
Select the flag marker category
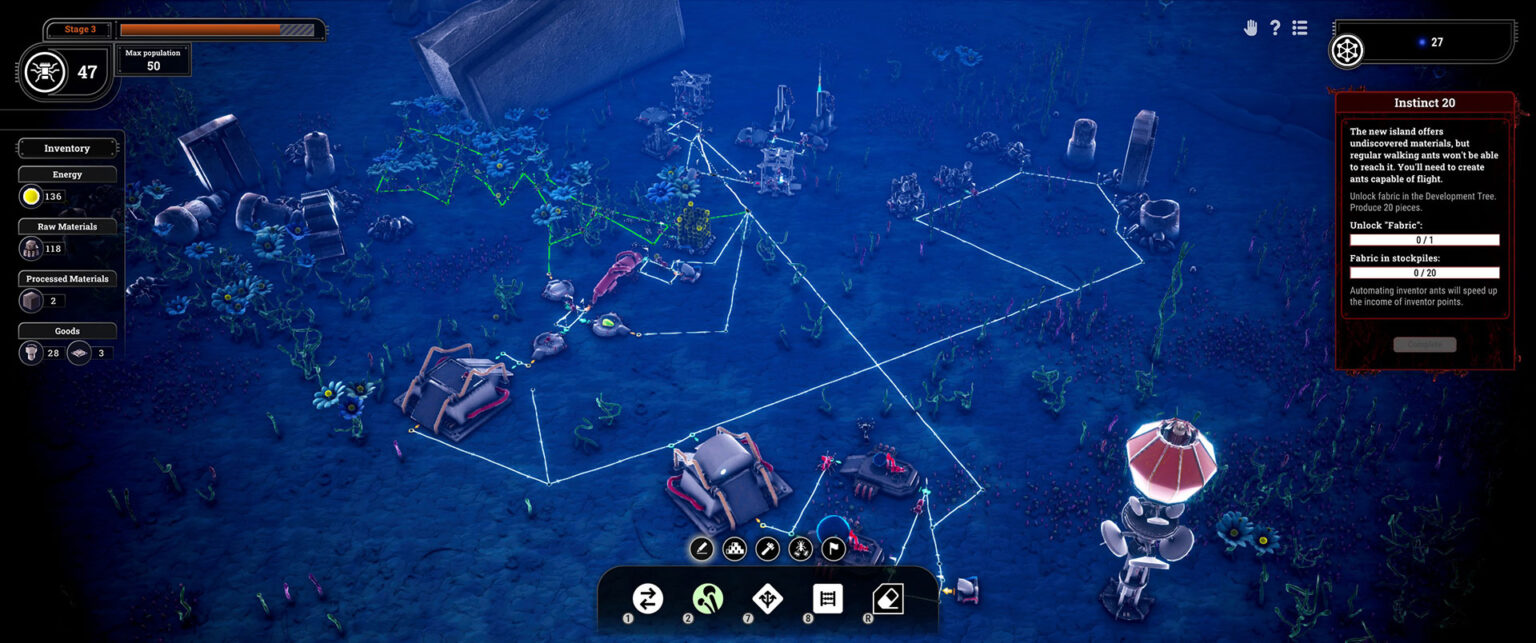[833, 549]
